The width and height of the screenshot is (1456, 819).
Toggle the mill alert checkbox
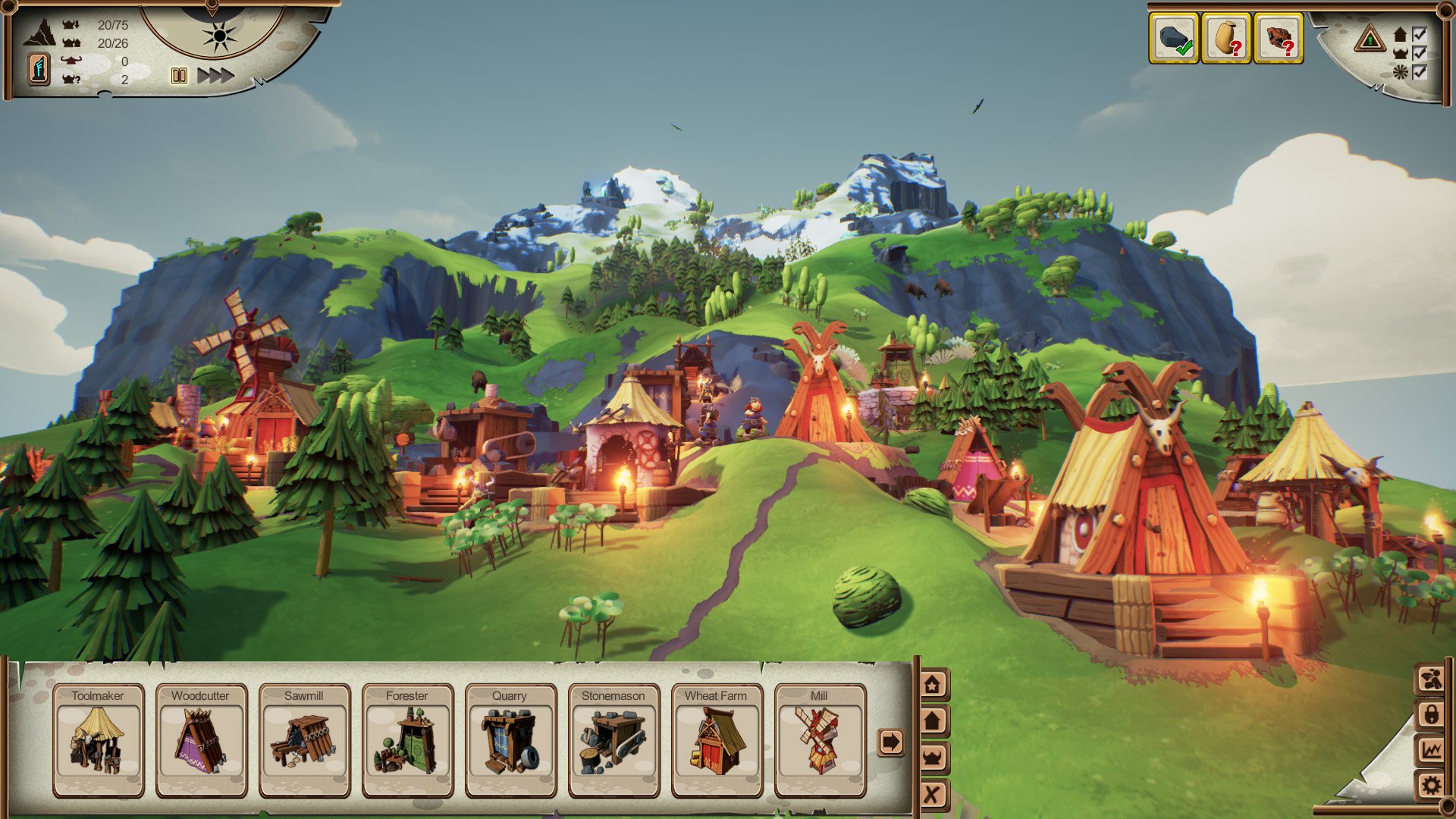[x=1420, y=72]
